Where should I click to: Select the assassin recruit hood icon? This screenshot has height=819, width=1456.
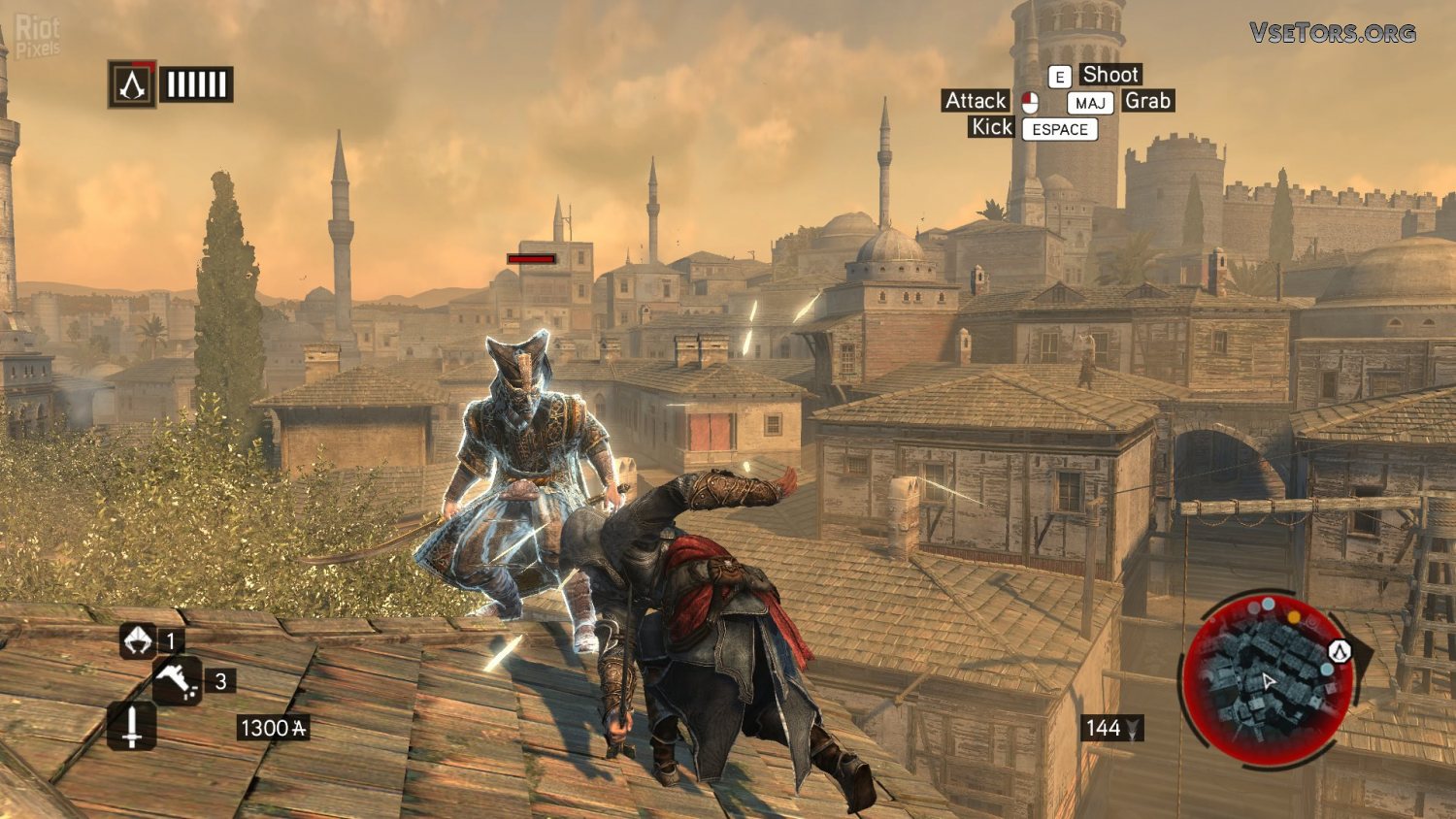point(138,640)
